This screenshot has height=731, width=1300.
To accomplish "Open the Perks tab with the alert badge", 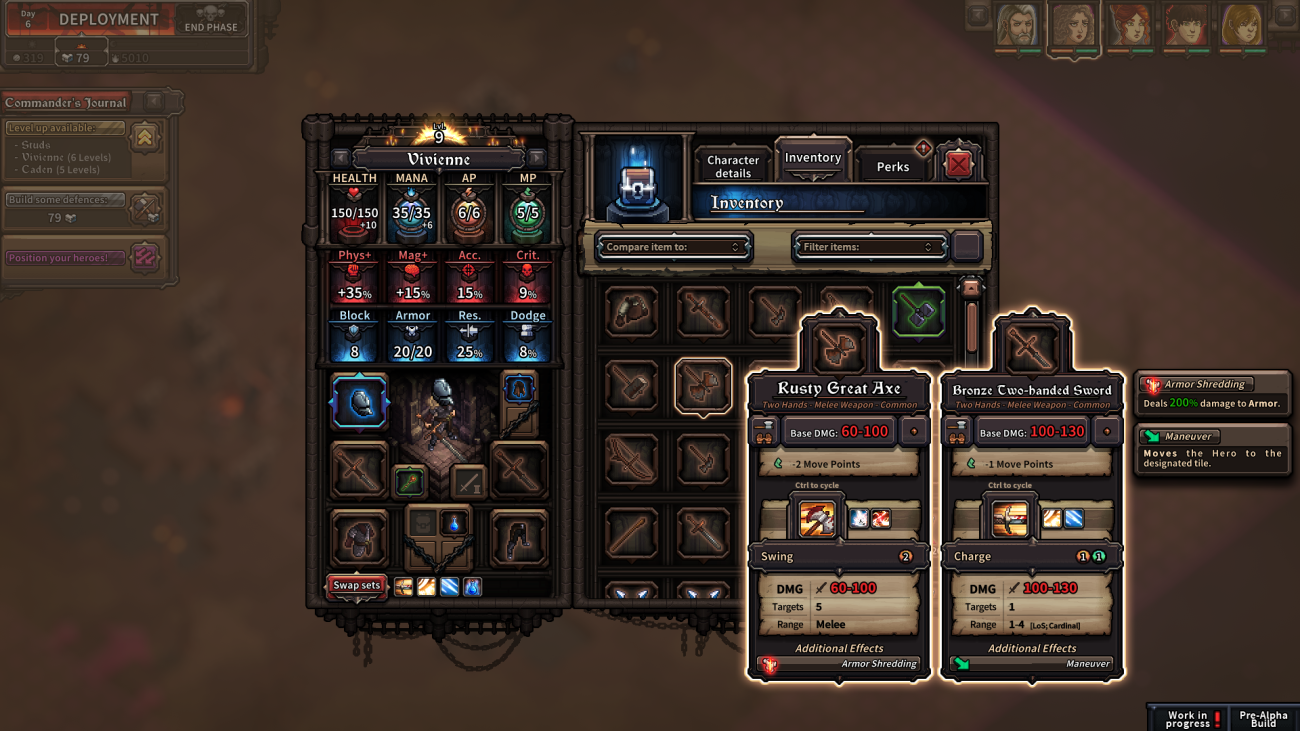I will 891,166.
